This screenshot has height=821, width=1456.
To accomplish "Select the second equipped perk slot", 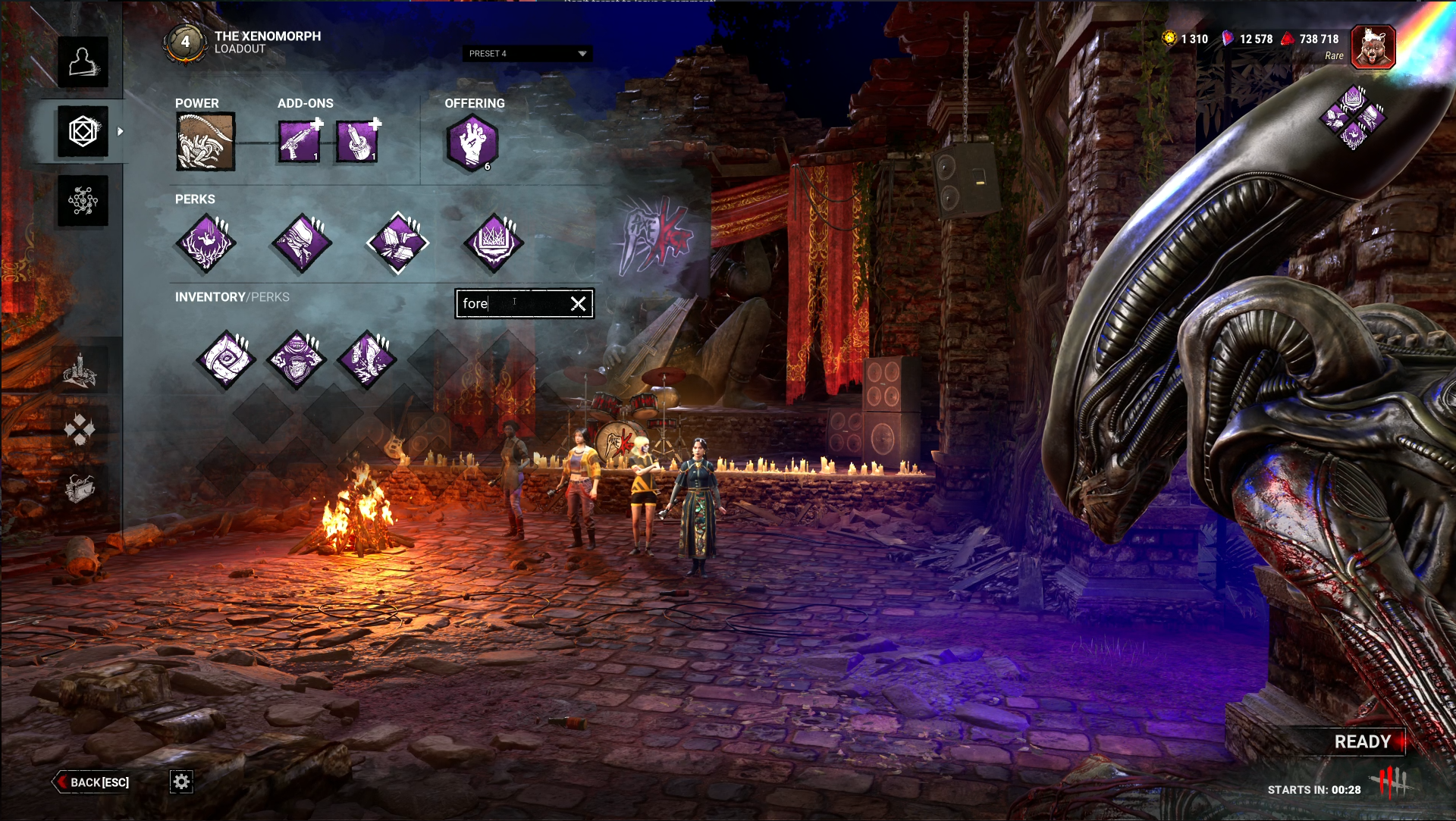I will (x=302, y=243).
